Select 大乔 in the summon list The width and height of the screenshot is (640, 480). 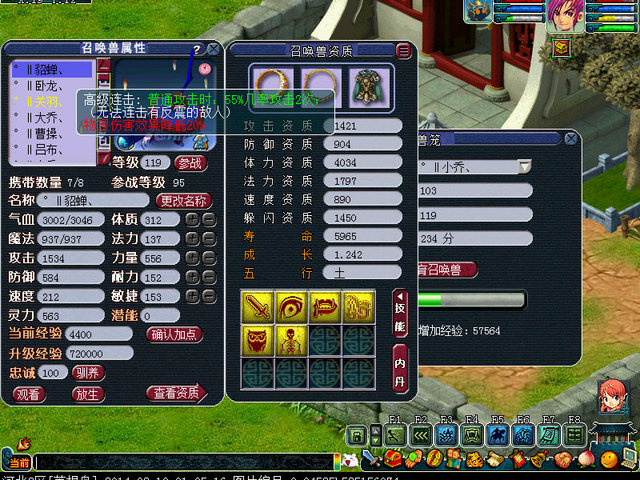tap(46, 117)
